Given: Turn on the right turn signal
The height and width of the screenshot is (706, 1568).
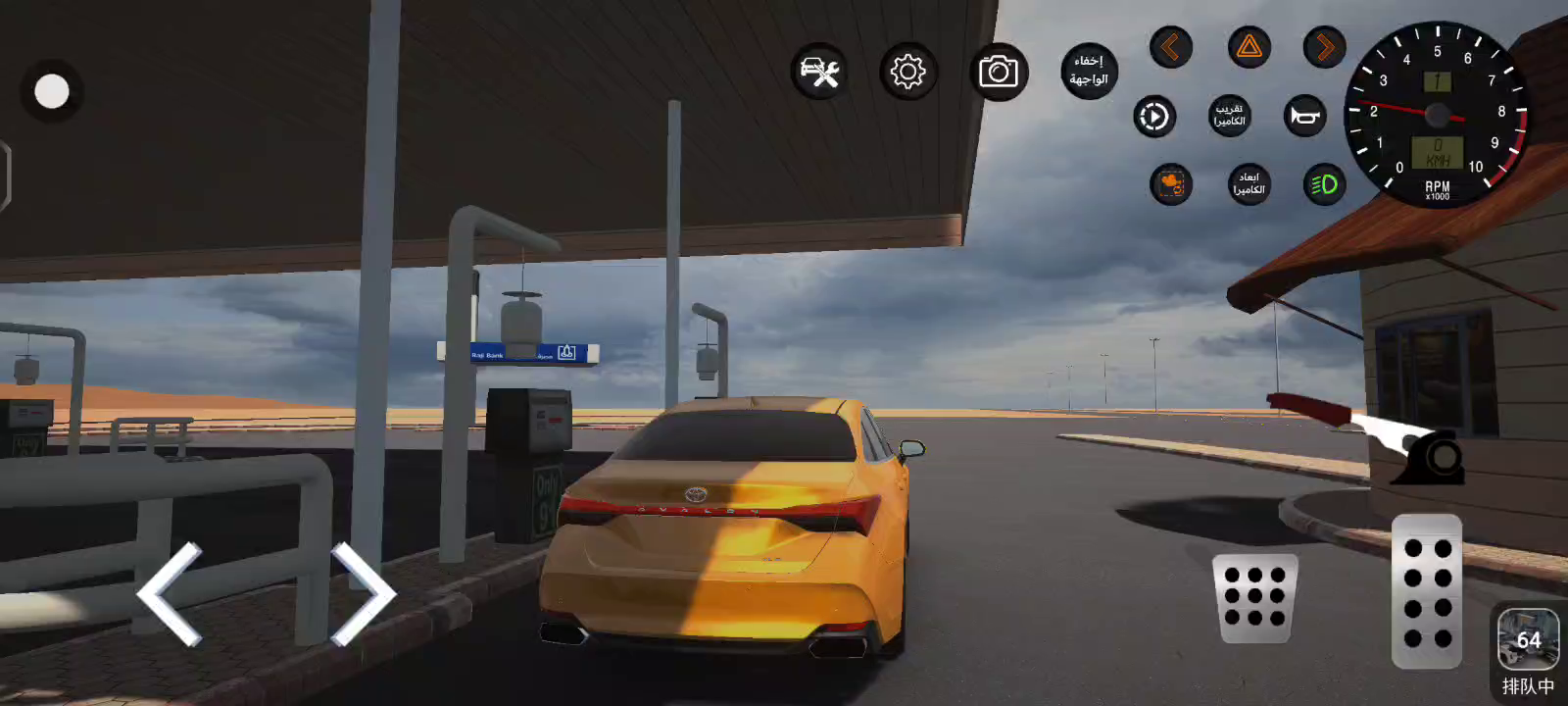Looking at the screenshot, I should pos(1324,47).
